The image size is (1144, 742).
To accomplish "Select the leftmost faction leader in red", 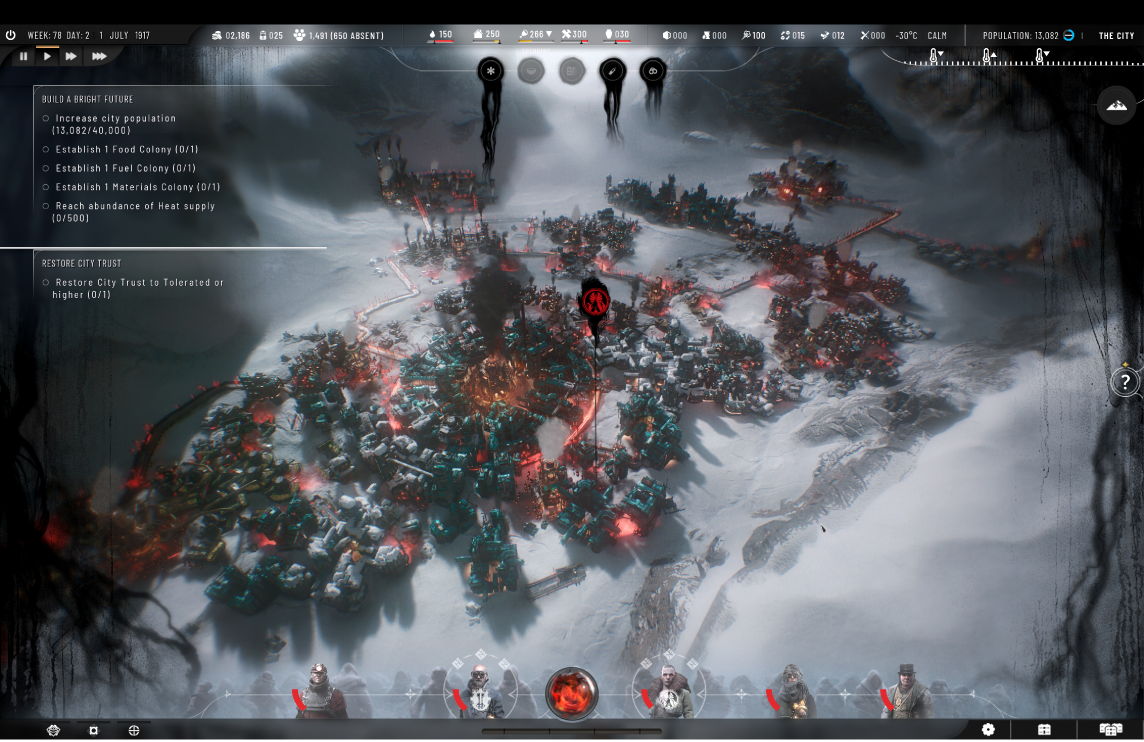I will (x=319, y=690).
